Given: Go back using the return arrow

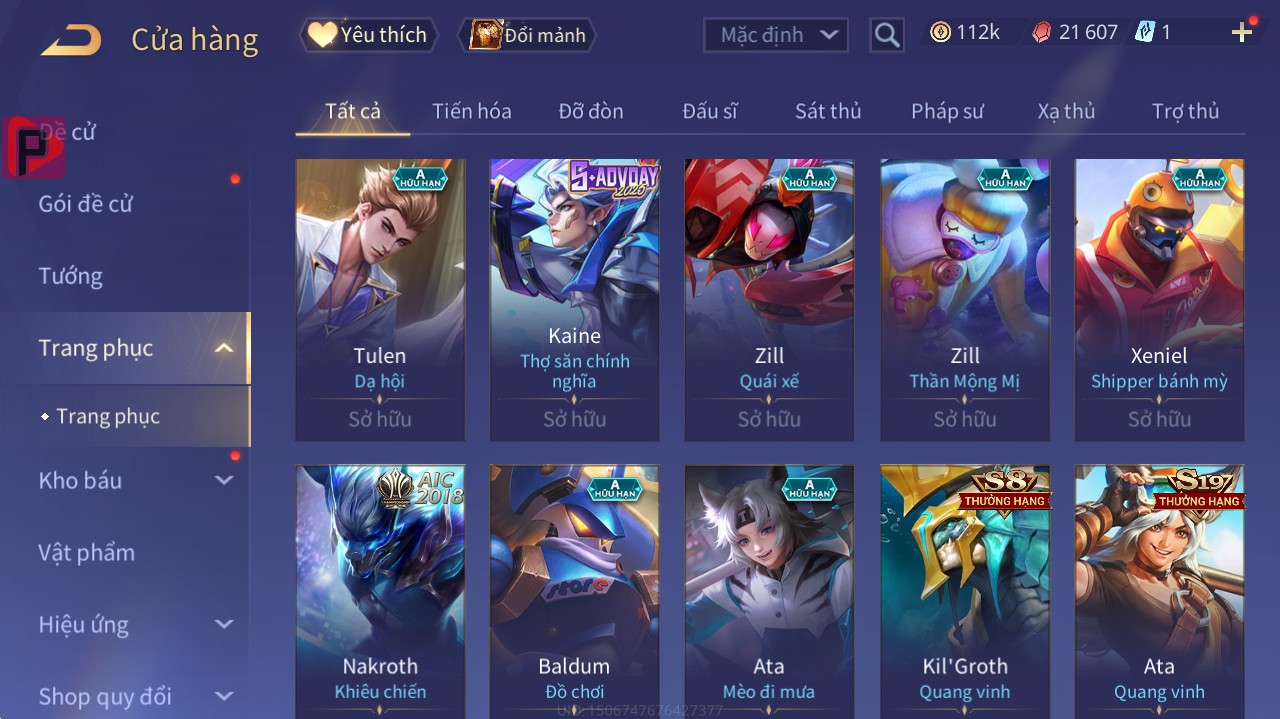Looking at the screenshot, I should pos(70,40).
